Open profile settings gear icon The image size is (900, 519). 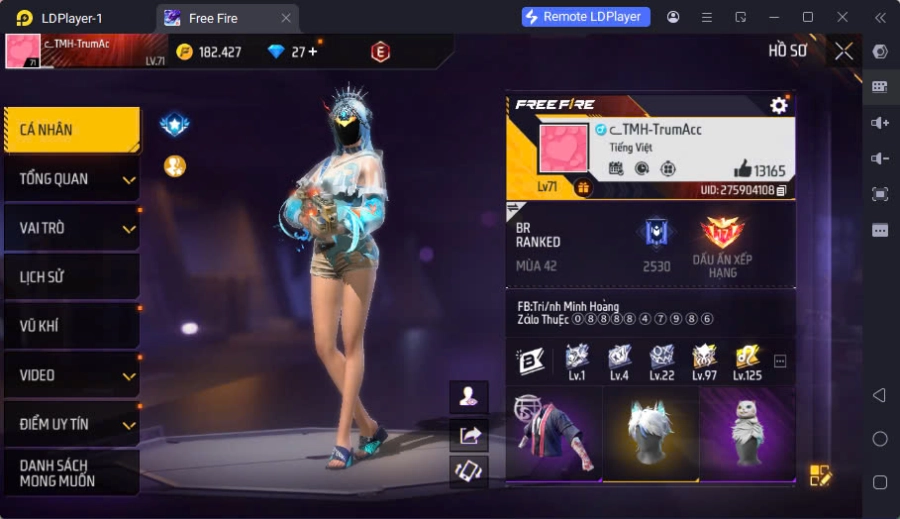779,105
